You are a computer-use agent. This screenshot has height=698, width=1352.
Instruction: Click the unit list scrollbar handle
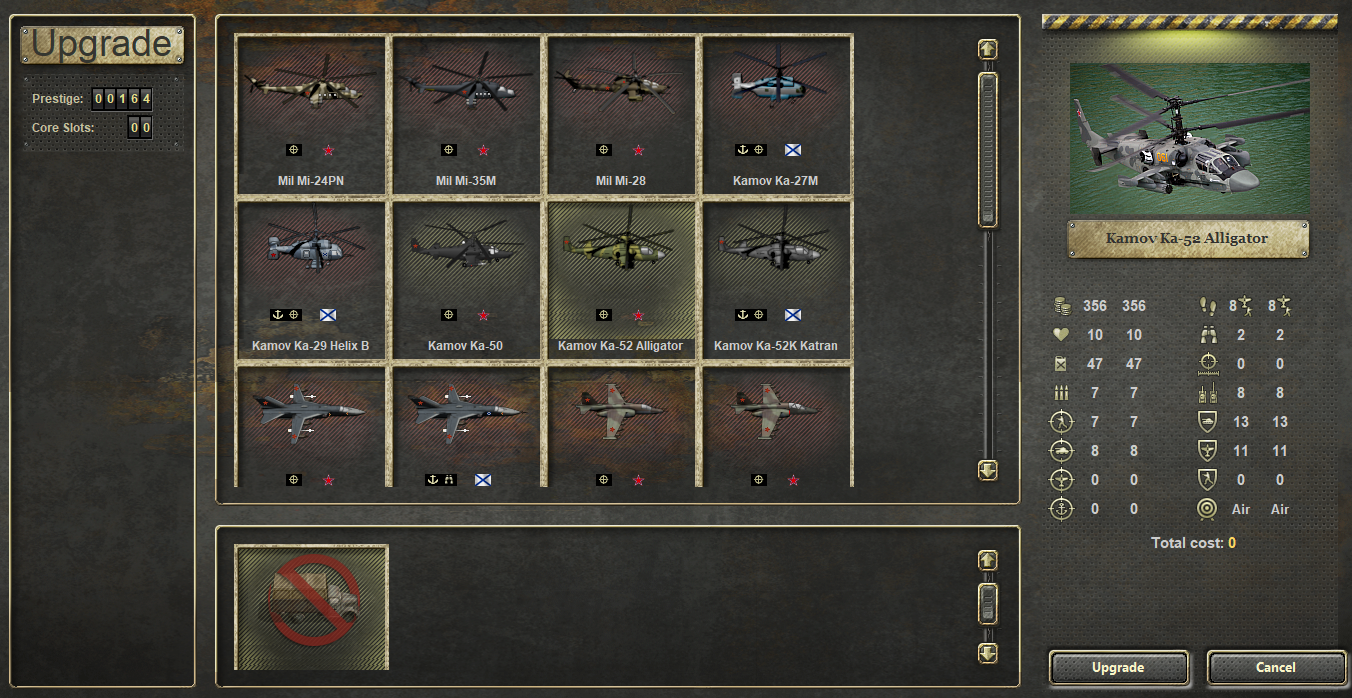coord(988,150)
